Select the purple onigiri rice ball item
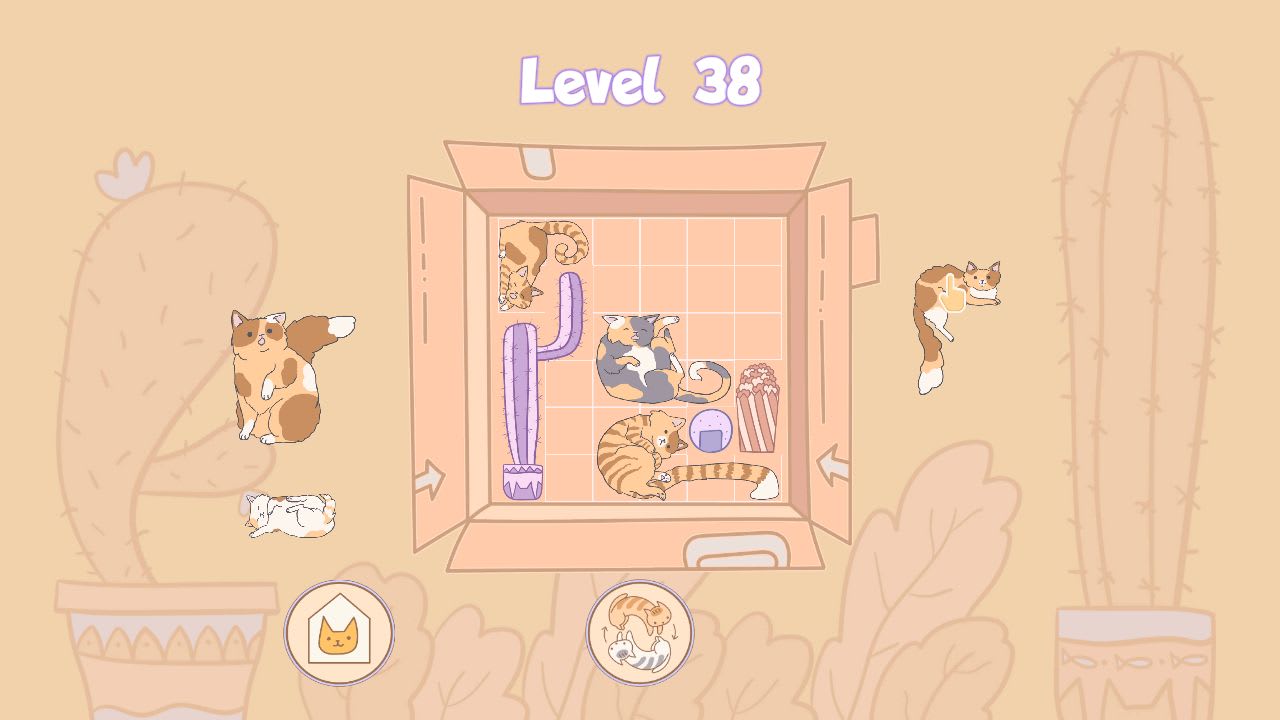1280x720 pixels. 709,430
